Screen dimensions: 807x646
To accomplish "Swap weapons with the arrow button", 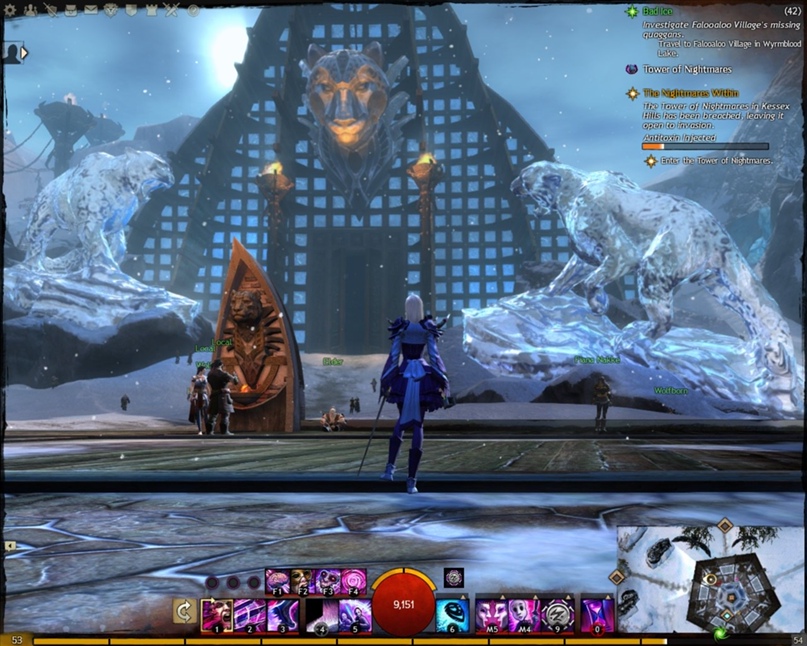I will coord(183,611).
